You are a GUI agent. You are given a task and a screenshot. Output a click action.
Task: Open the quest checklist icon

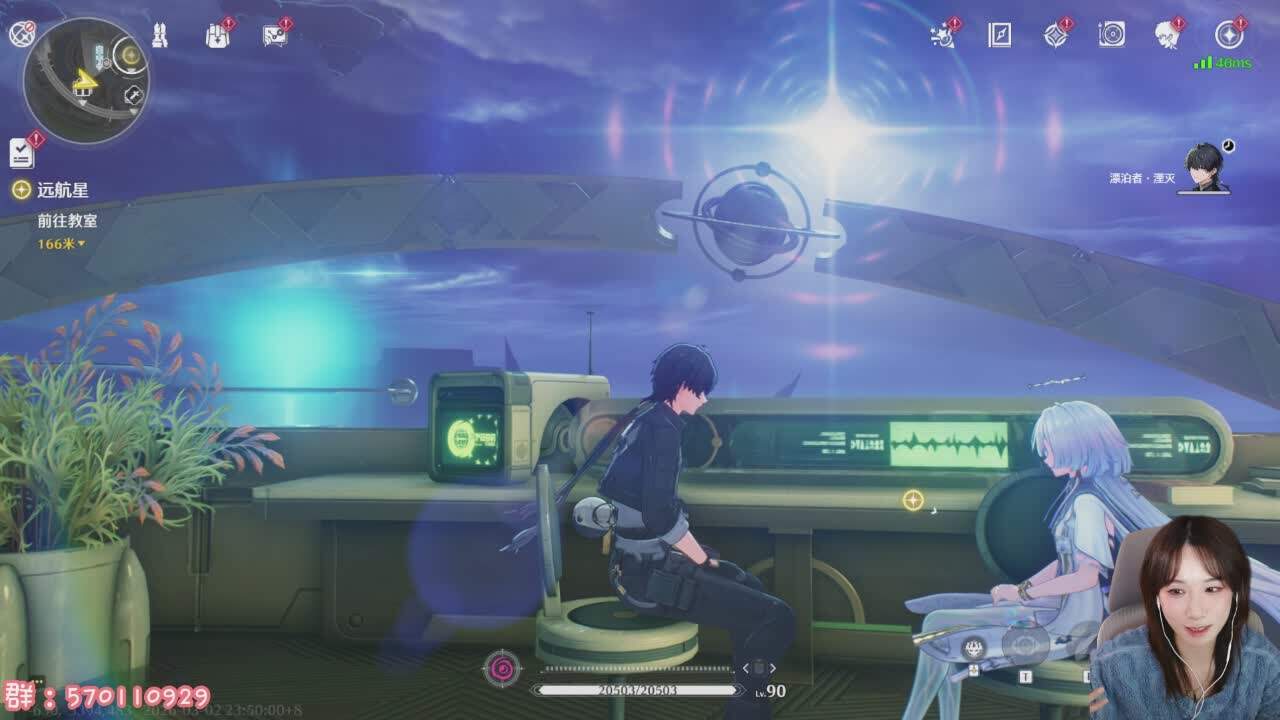(22, 152)
